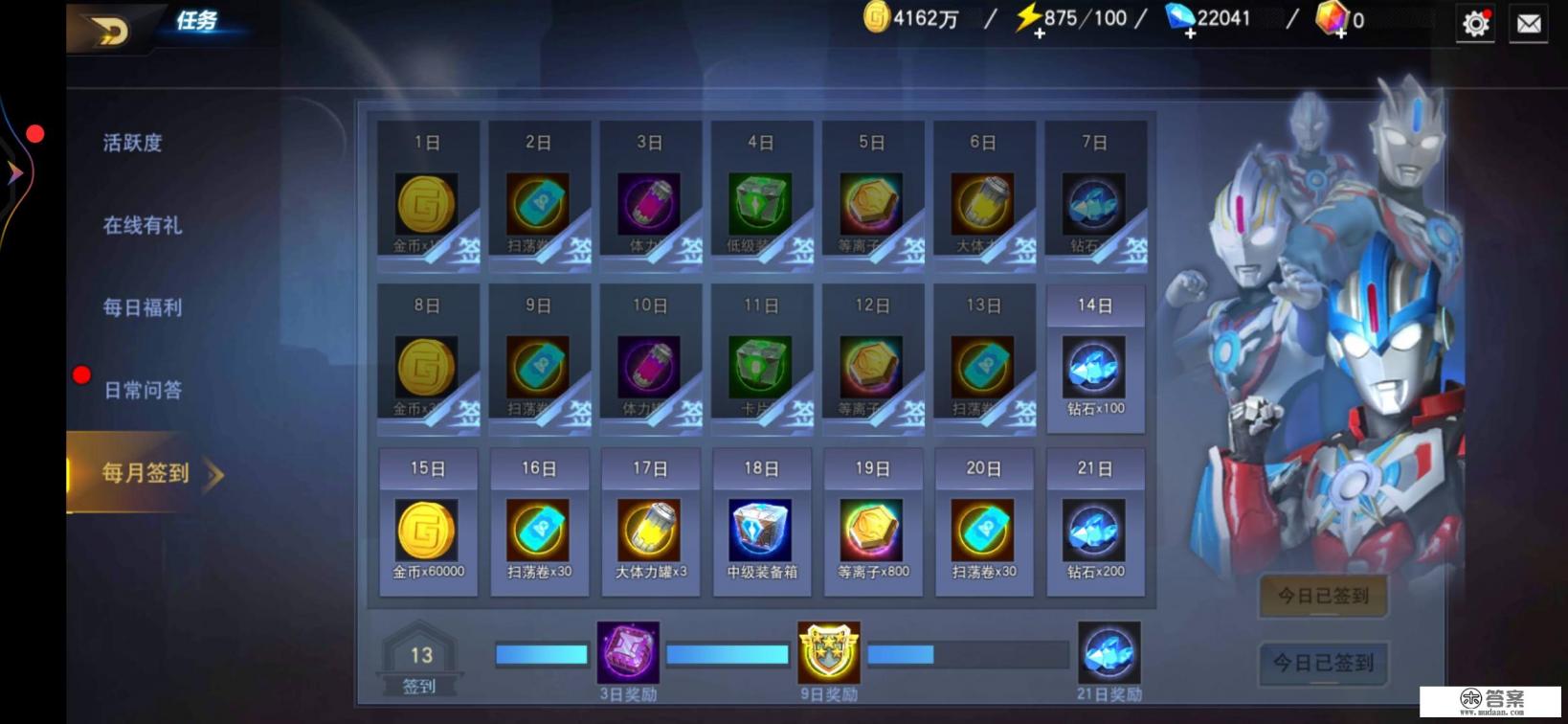
Task: Open the 21日奖励 diamond milestone reward
Action: pyautogui.click(x=1109, y=653)
